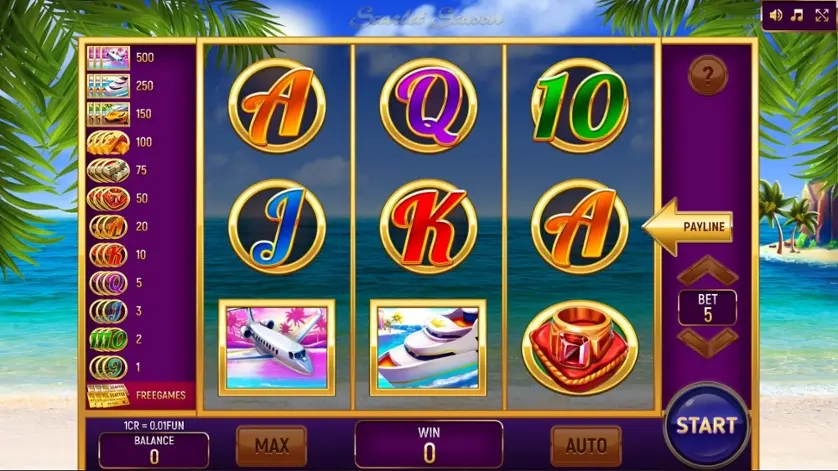This screenshot has width=838, height=471.
Task: Toggle sound effects with the speaker icon
Action: [x=776, y=15]
